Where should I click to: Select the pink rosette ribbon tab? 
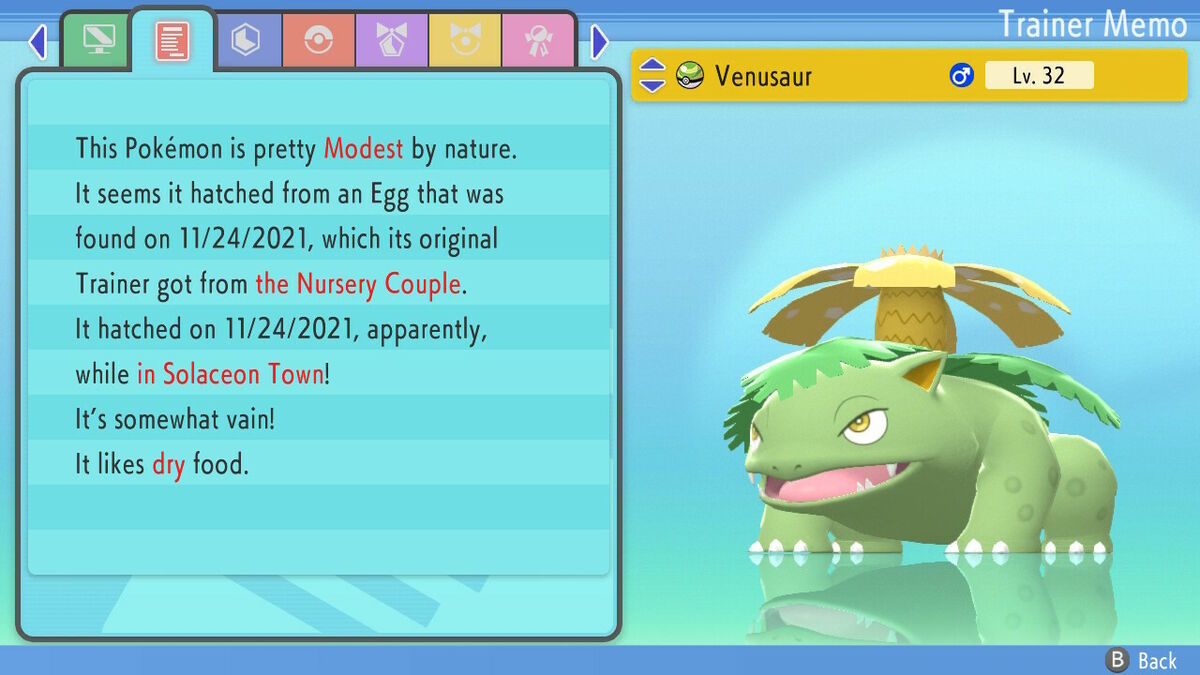pyautogui.click(x=538, y=41)
